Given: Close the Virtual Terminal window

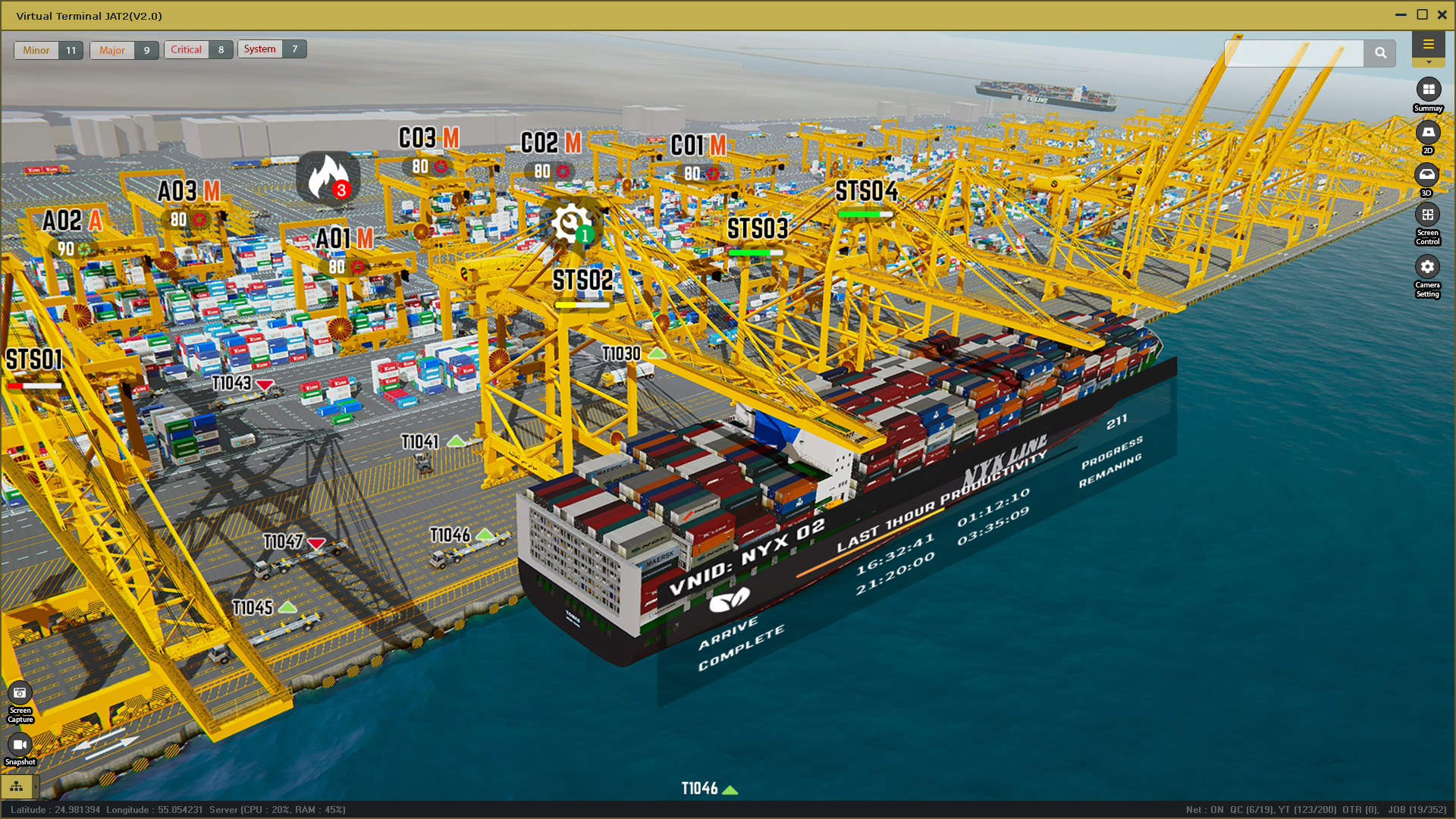Looking at the screenshot, I should (x=1442, y=14).
